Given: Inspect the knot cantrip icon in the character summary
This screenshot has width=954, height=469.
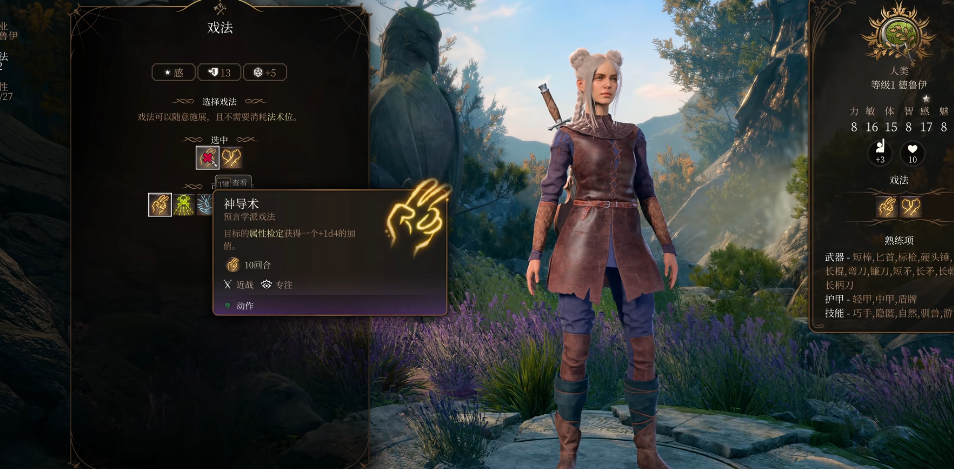Looking at the screenshot, I should [x=910, y=207].
